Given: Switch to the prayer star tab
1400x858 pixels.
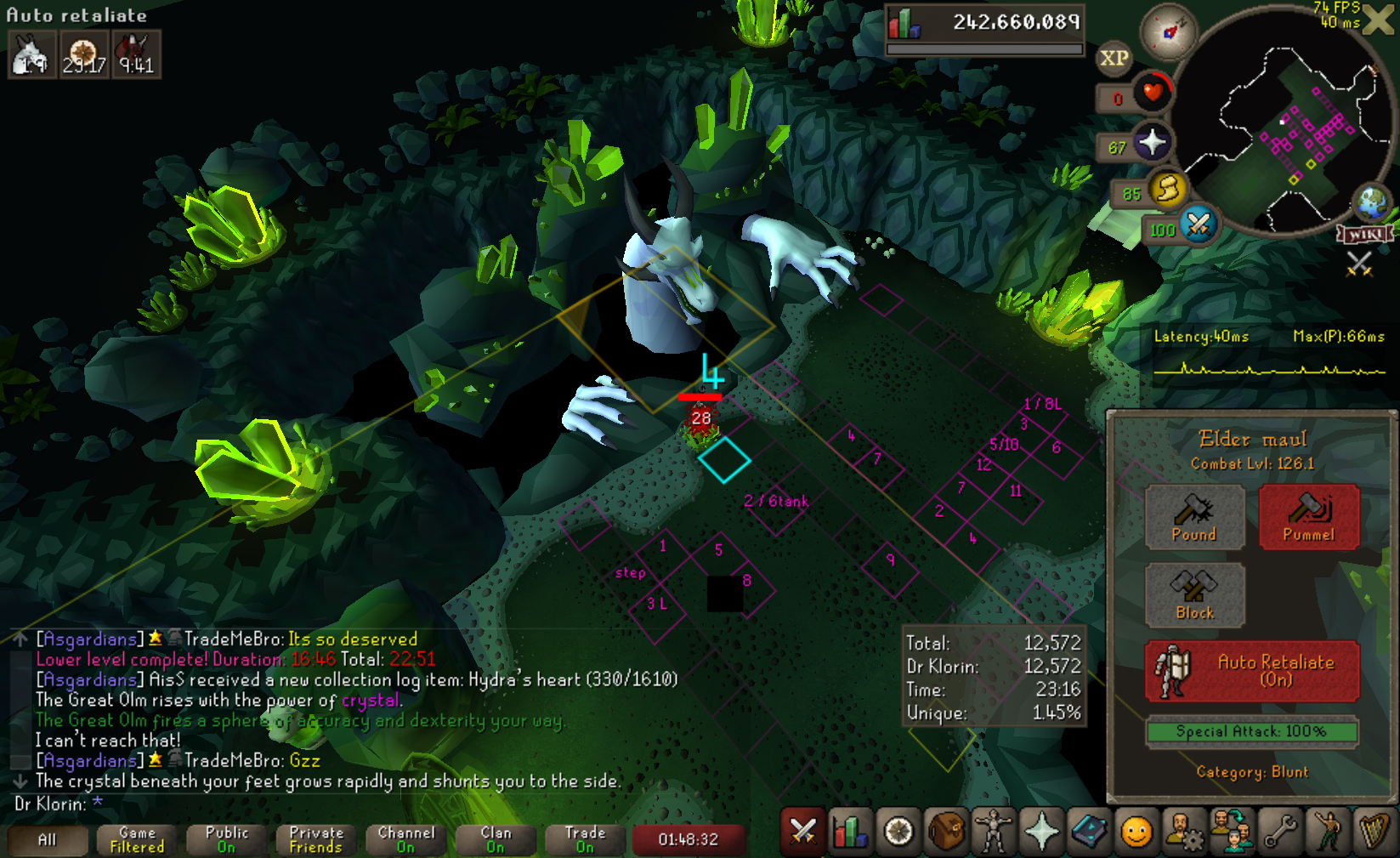Looking at the screenshot, I should click(1040, 831).
